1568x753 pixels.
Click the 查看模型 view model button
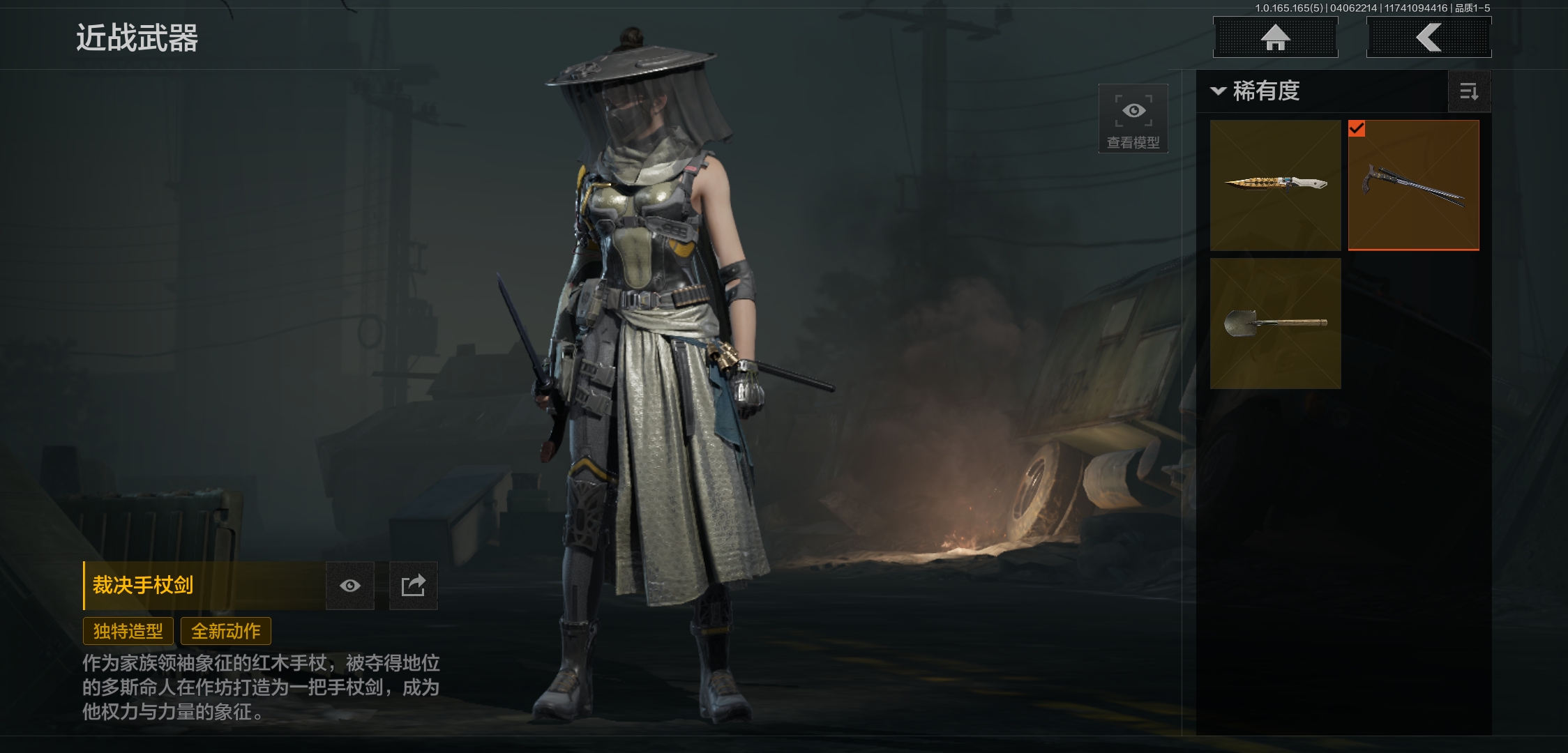(x=1133, y=119)
